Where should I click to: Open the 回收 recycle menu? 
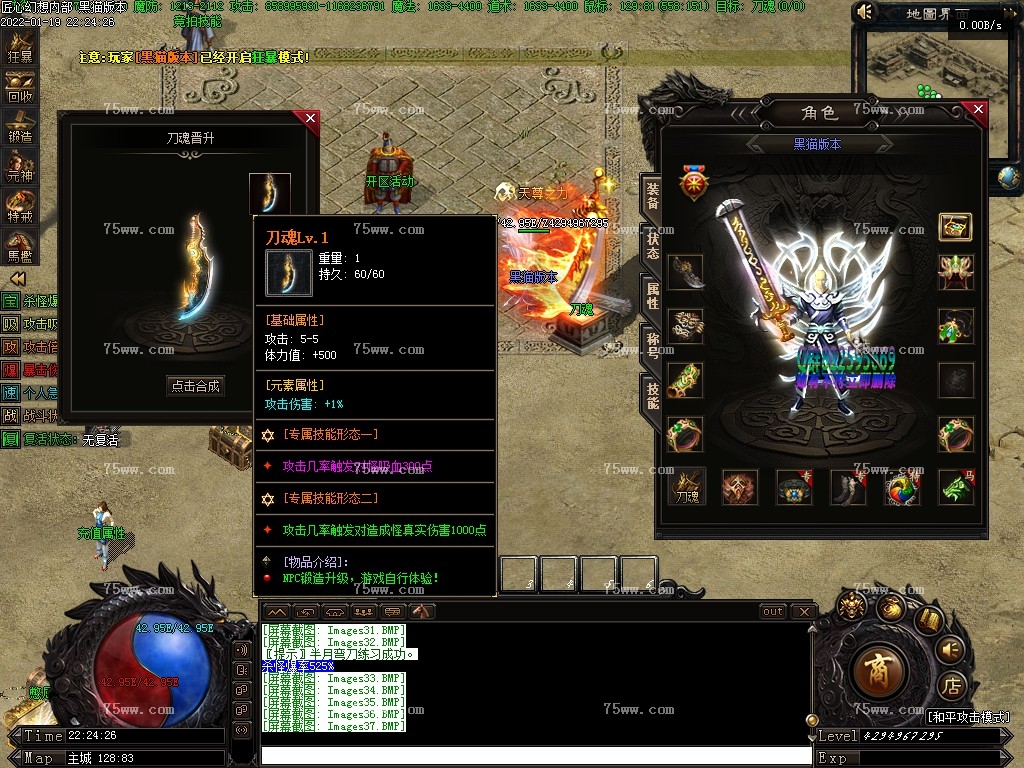pos(20,87)
